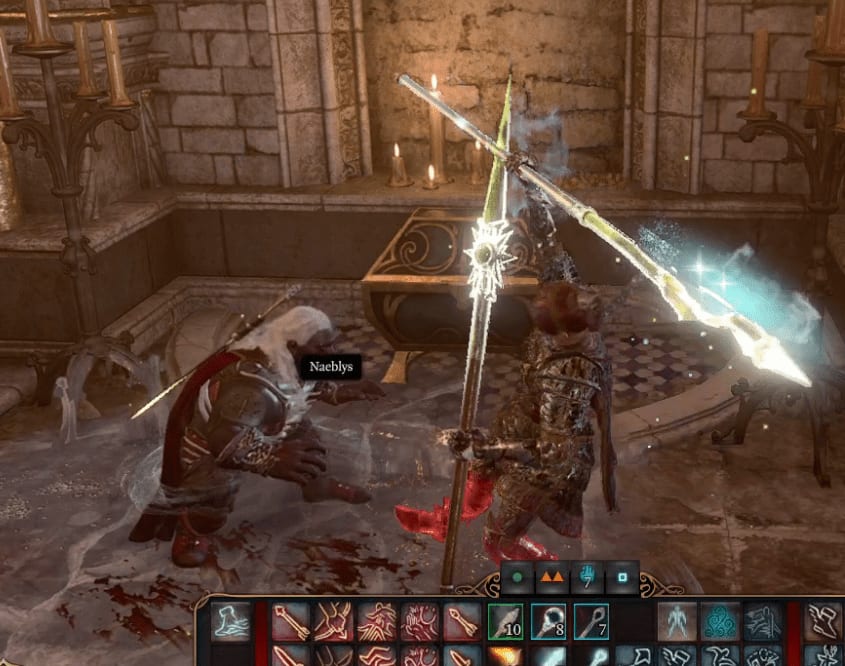Use the orb staff item showing 8
The image size is (845, 666).
click(x=550, y=622)
